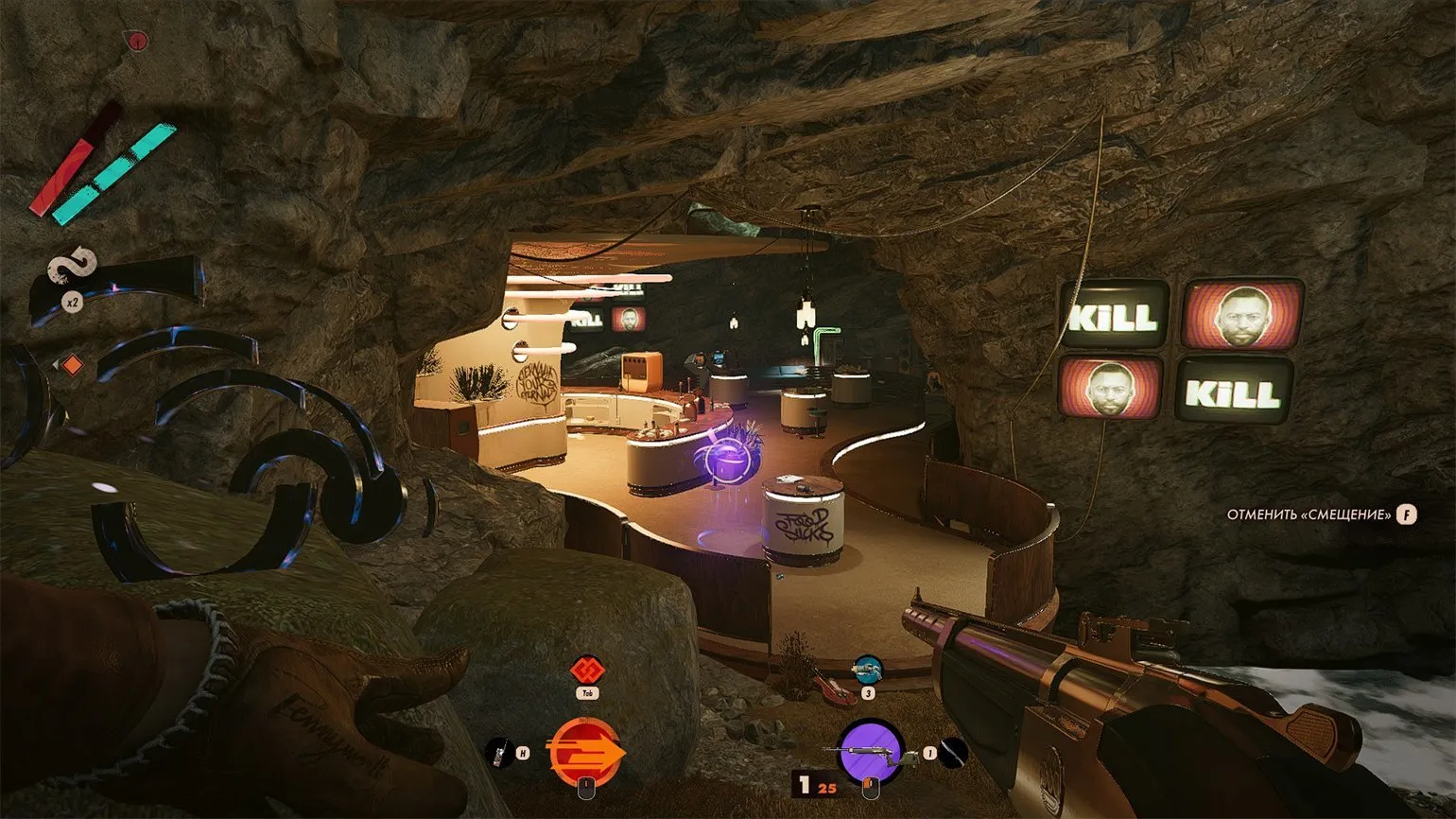Viewport: 1456px width, 819px height.
Task: Equip the Hackamajig gadget icon
Action: 497,754
